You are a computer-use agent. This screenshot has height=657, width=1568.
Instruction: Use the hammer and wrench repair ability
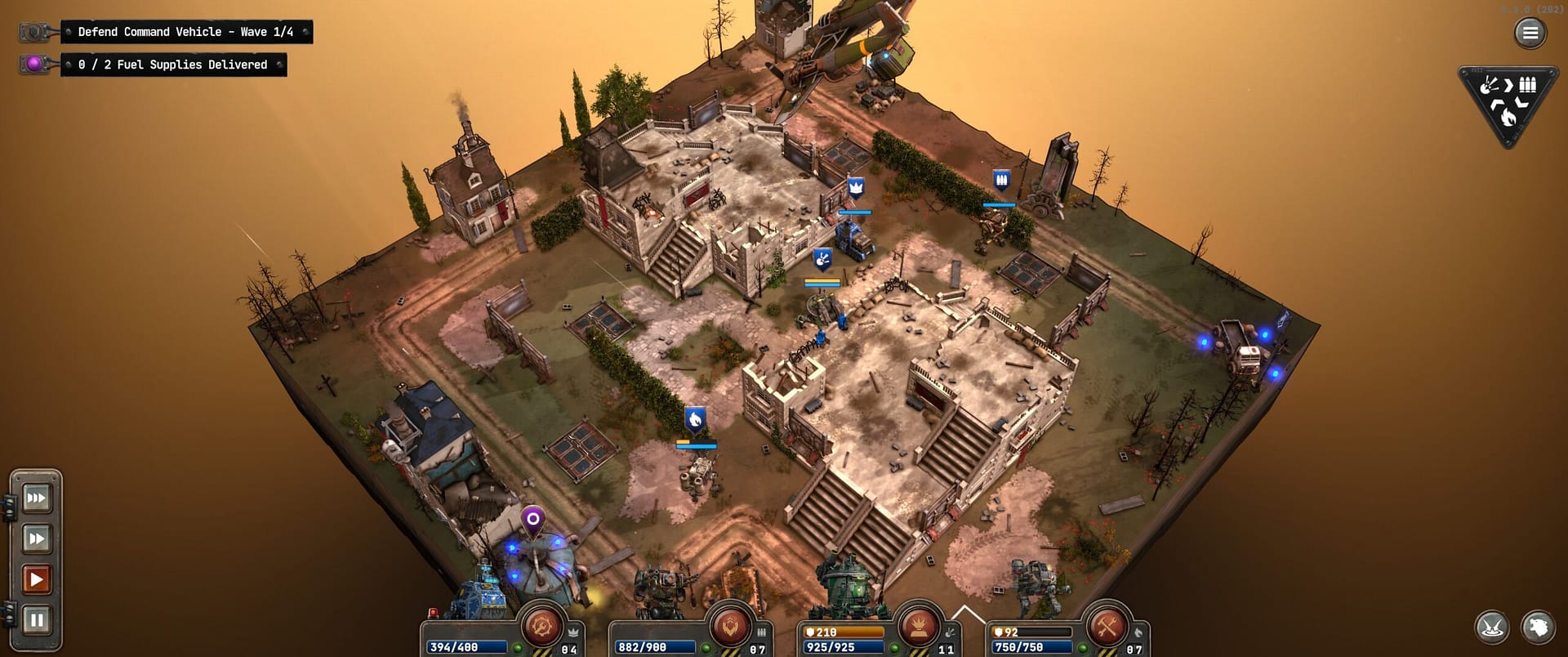1107,628
